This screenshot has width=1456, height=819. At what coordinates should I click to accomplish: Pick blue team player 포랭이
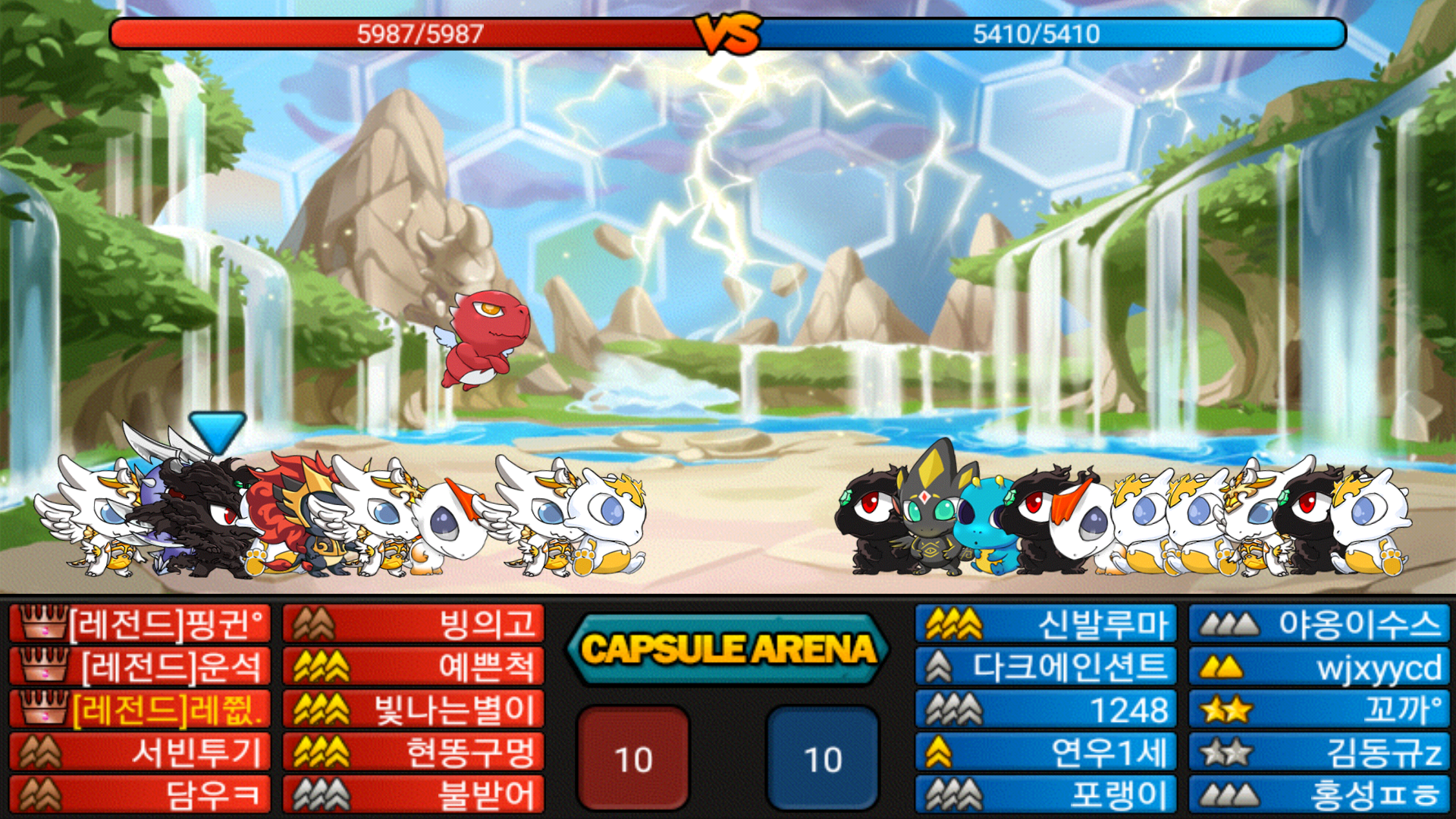(x=1046, y=795)
